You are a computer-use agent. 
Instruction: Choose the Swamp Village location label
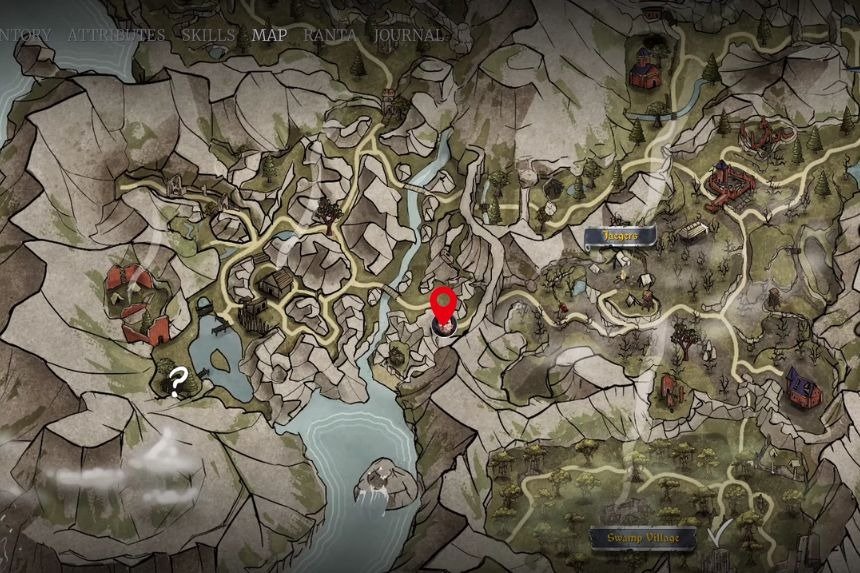[x=642, y=538]
